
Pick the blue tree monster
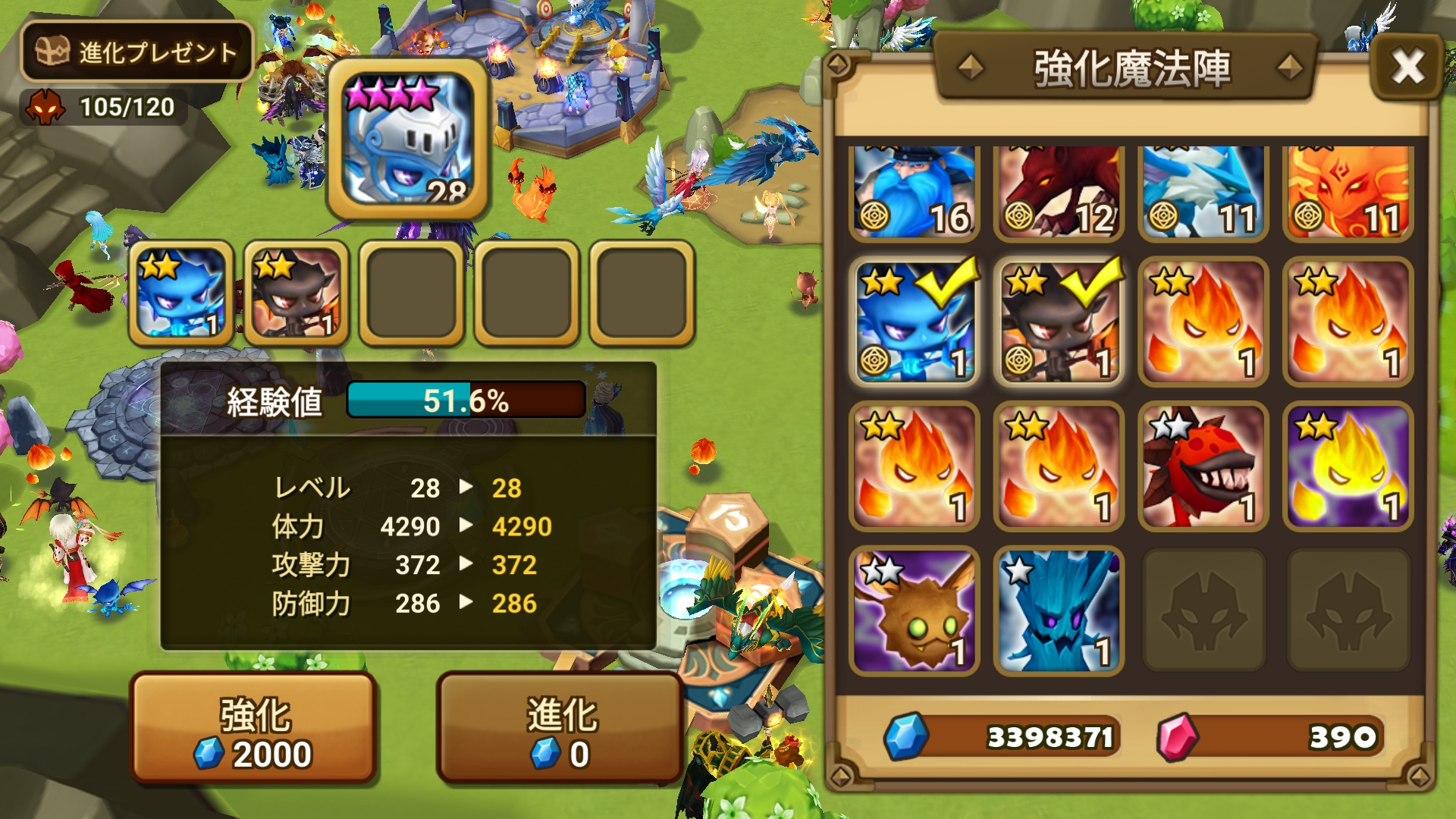click(x=1058, y=610)
